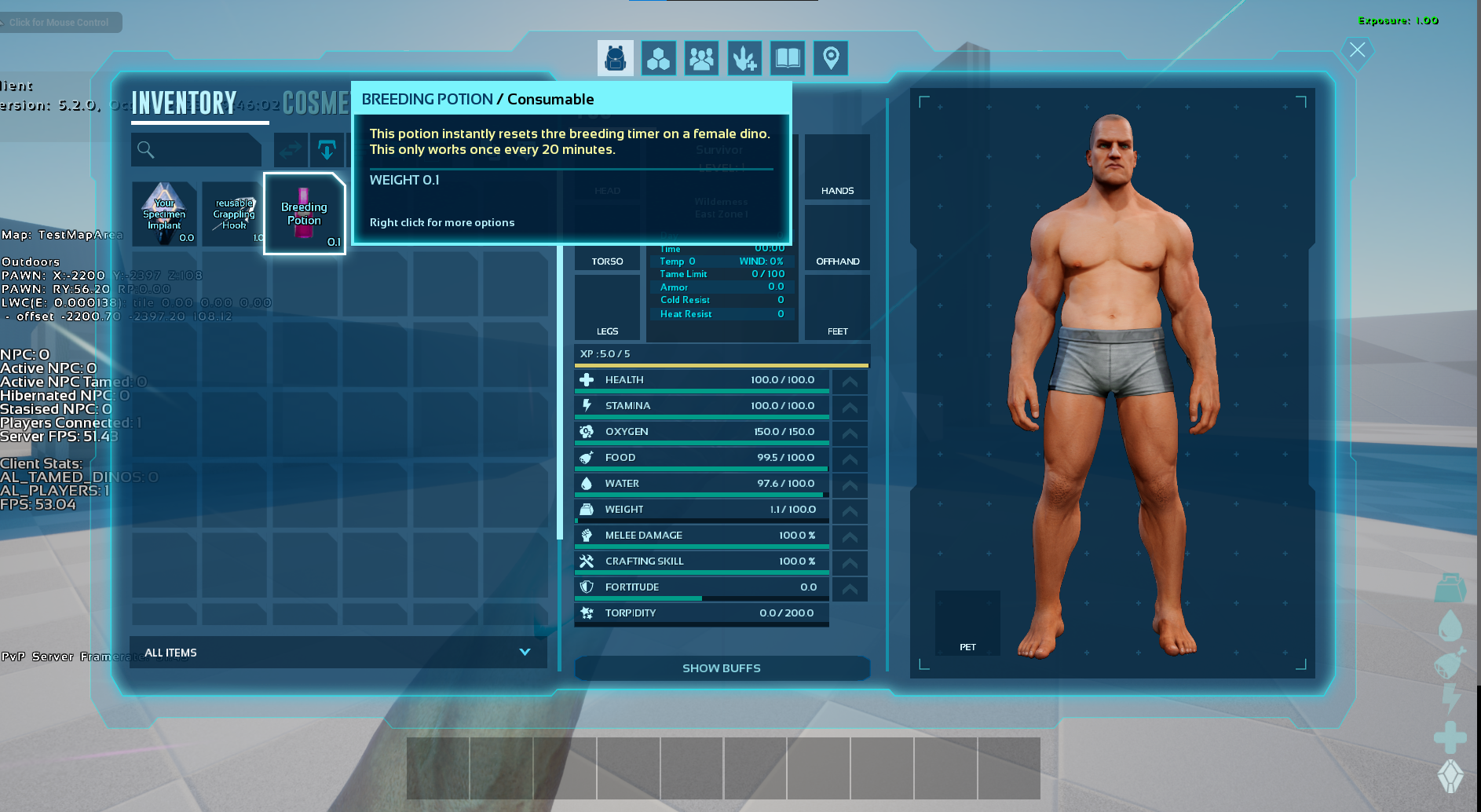Open the open-book notes tab
This screenshot has width=1481, height=812.
[x=788, y=58]
